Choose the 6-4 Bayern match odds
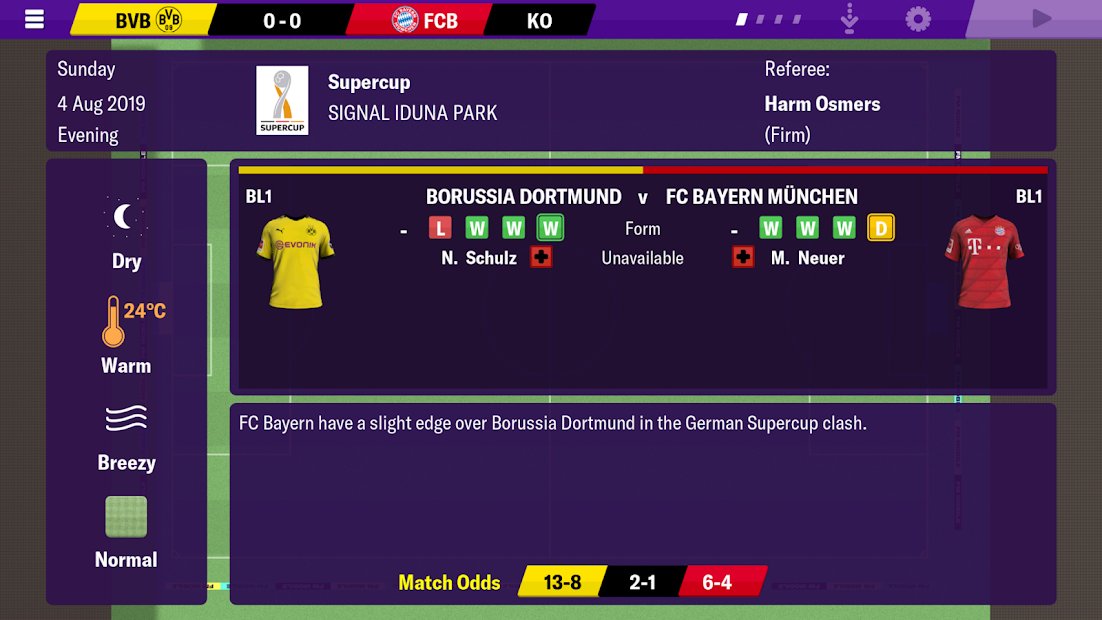Image resolution: width=1102 pixels, height=620 pixels. [718, 582]
